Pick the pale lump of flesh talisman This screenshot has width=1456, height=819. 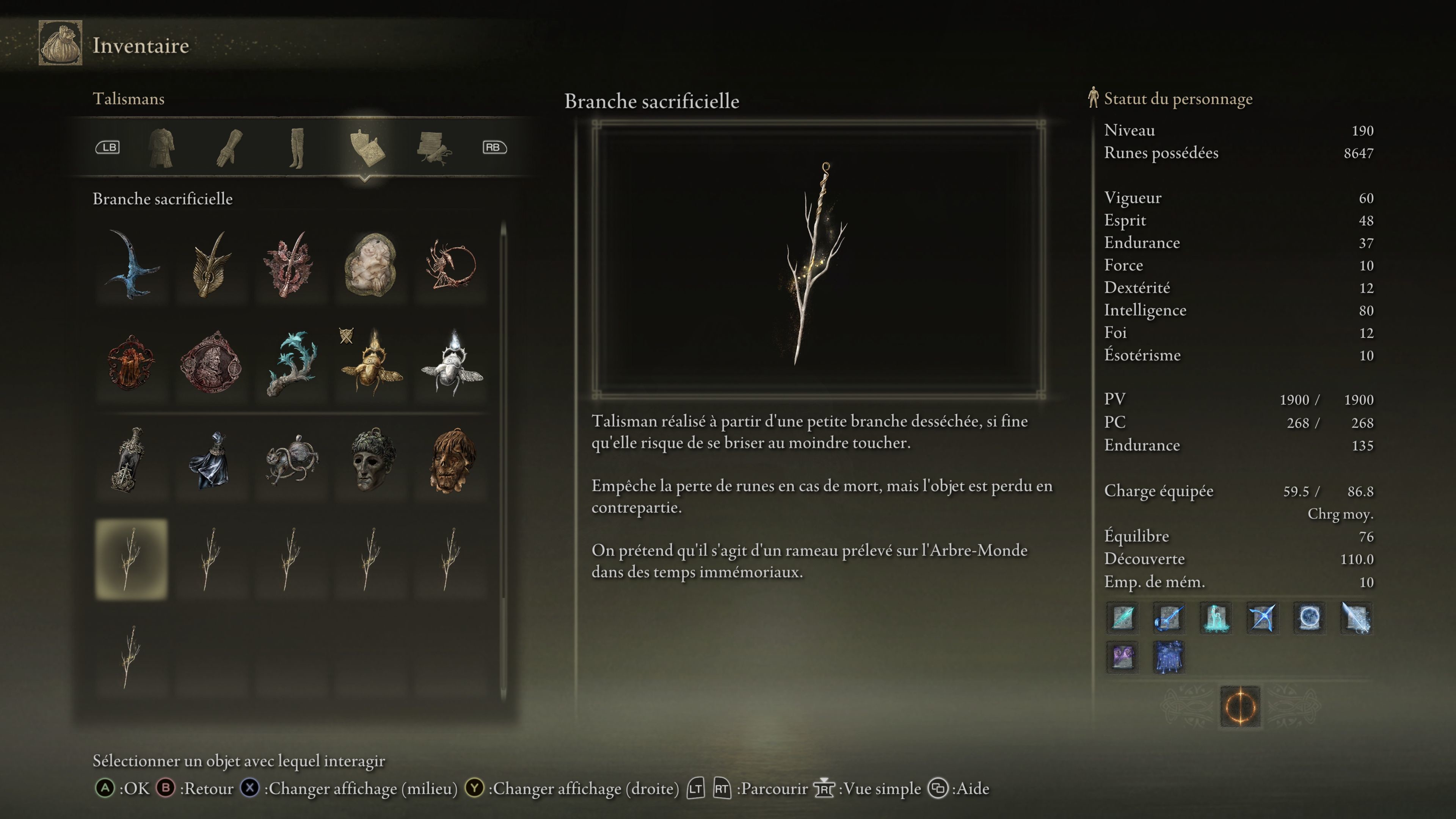[x=370, y=265]
